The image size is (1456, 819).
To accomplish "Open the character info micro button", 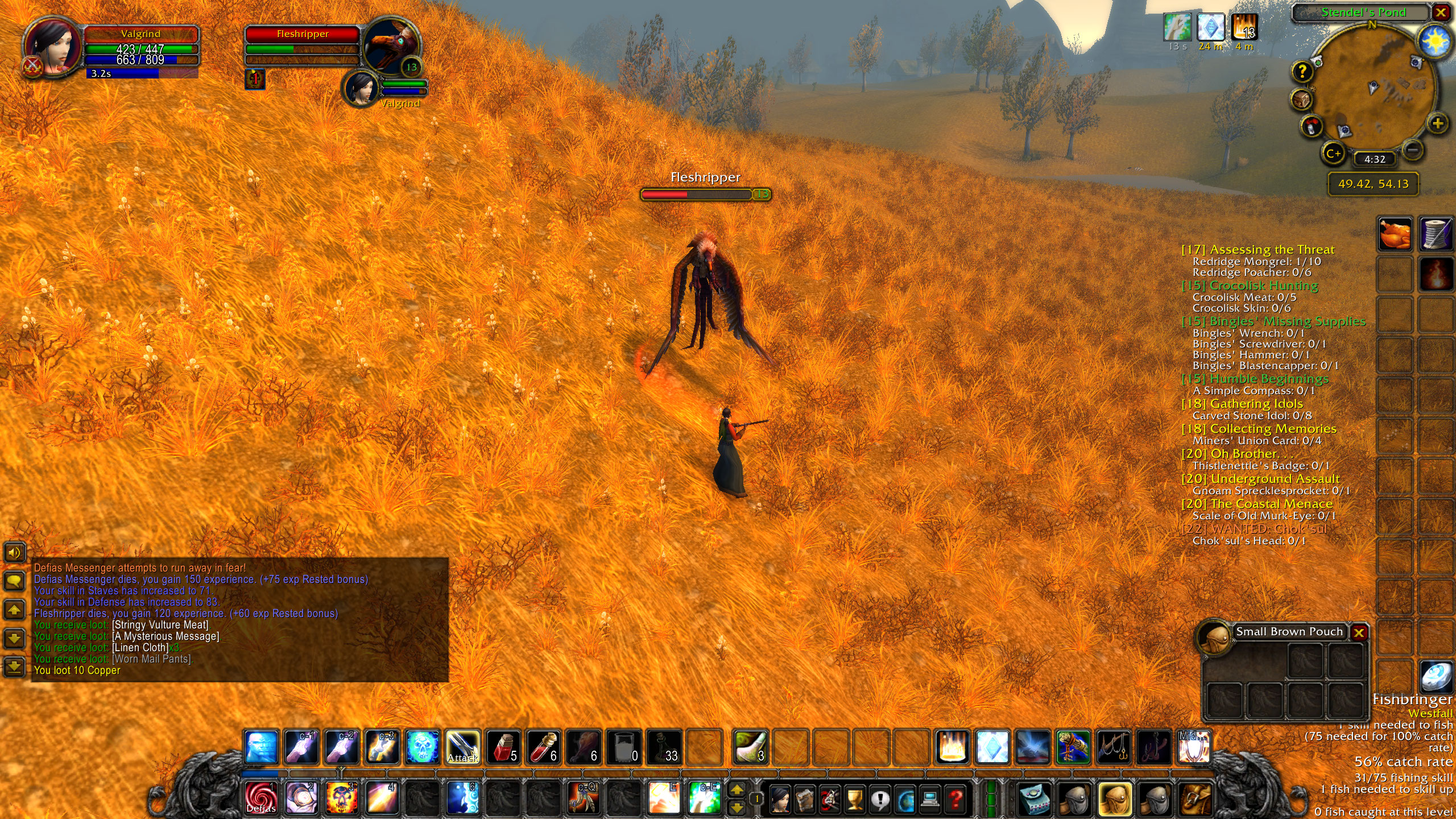I will 780,799.
